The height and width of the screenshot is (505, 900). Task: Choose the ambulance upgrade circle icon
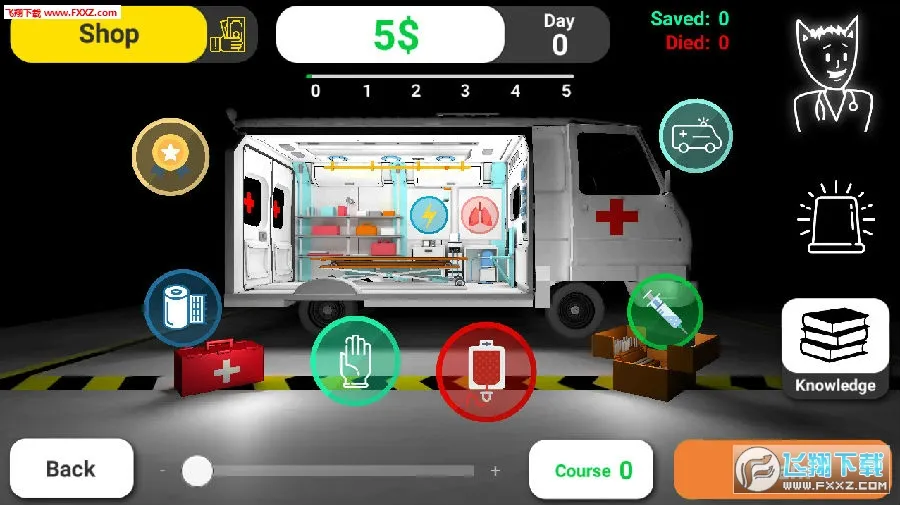tap(696, 135)
